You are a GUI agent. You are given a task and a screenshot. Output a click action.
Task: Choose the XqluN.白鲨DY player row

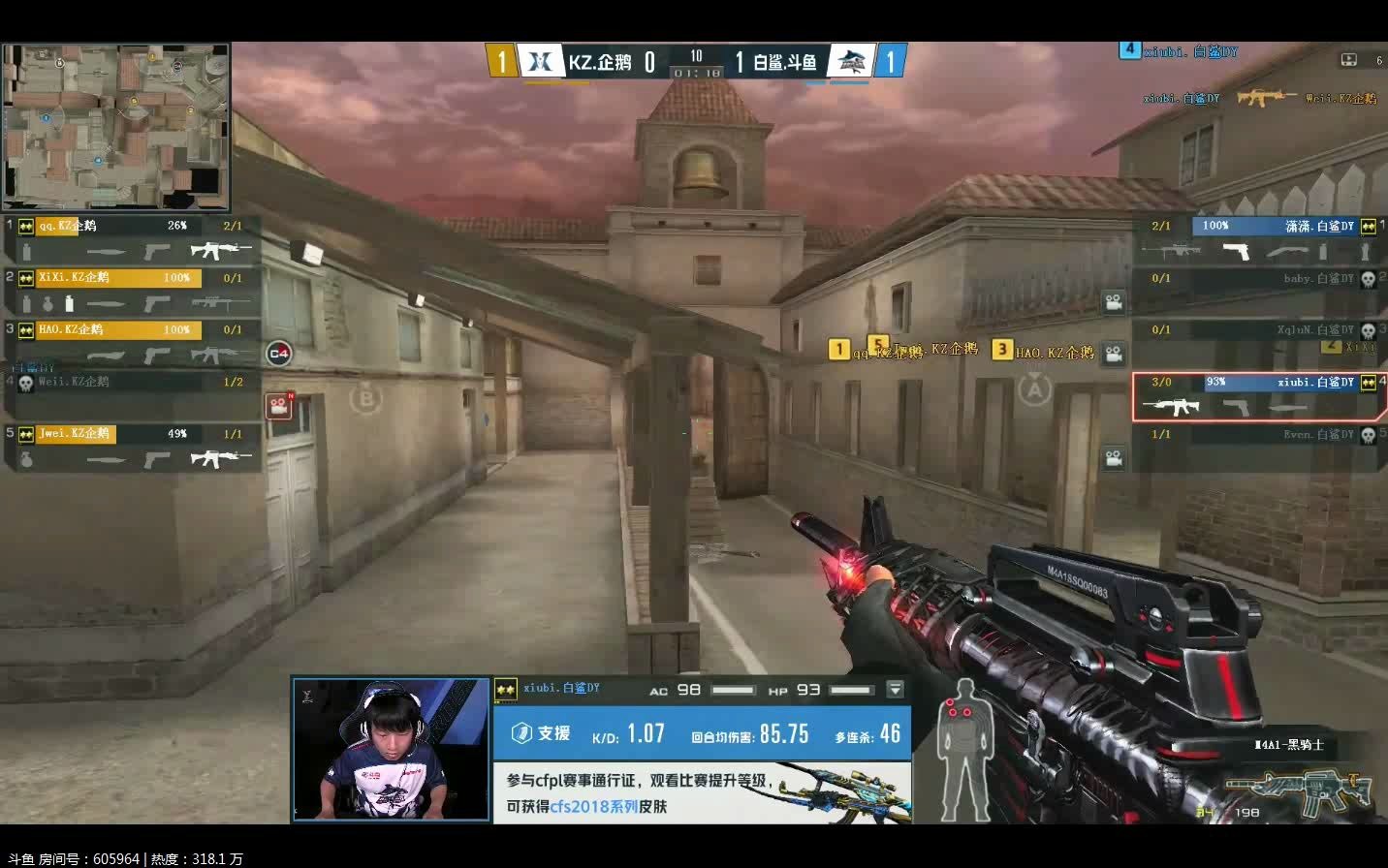pyautogui.click(x=1257, y=343)
